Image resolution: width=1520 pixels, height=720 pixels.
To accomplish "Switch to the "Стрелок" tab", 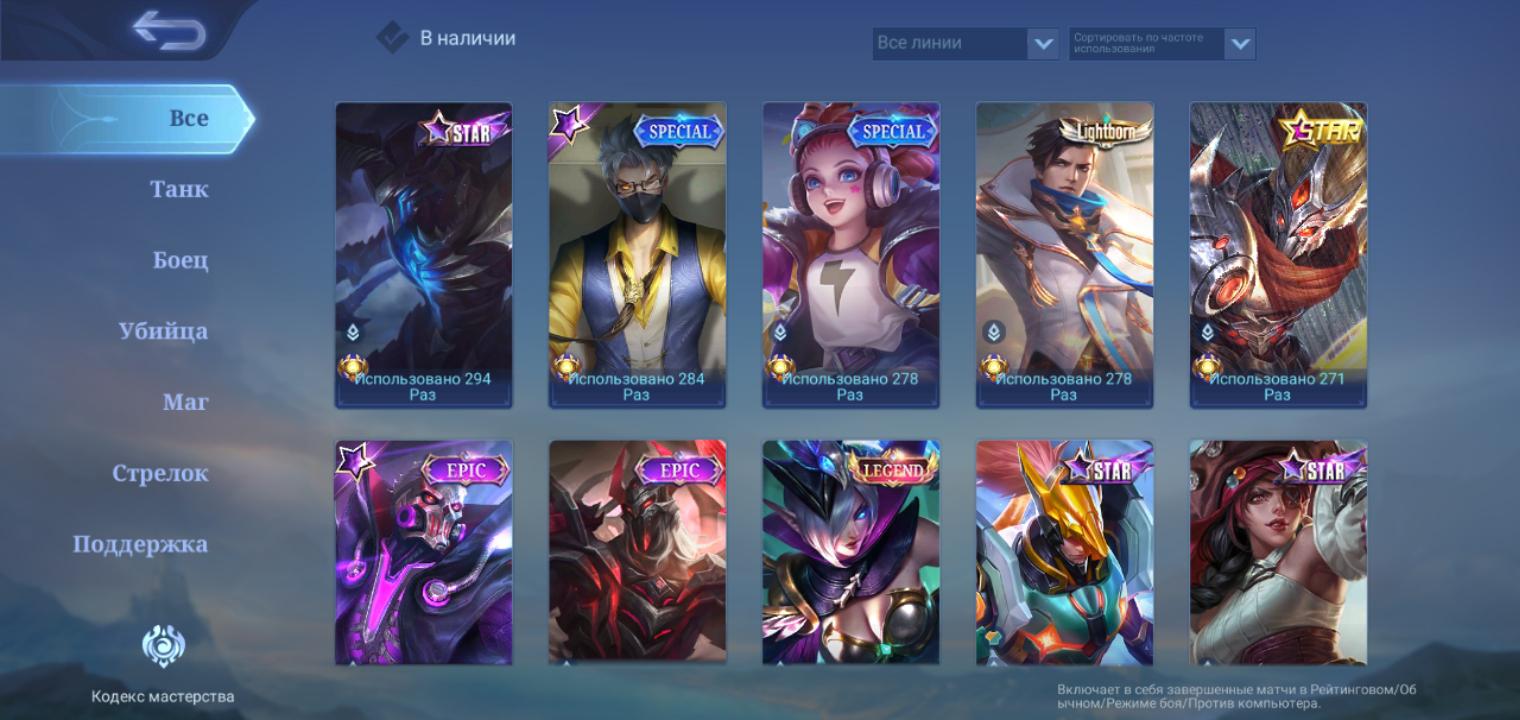I will tap(160, 473).
